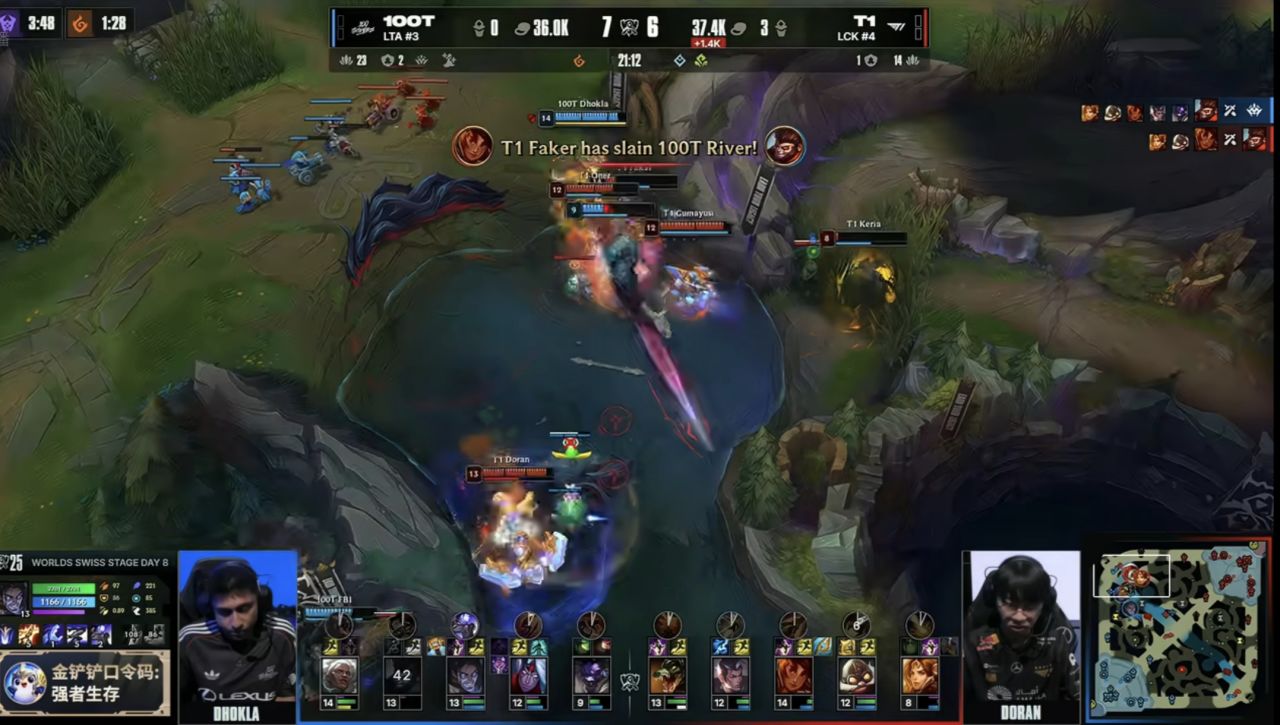Click the blue dragon icon right of the timer

[680, 61]
